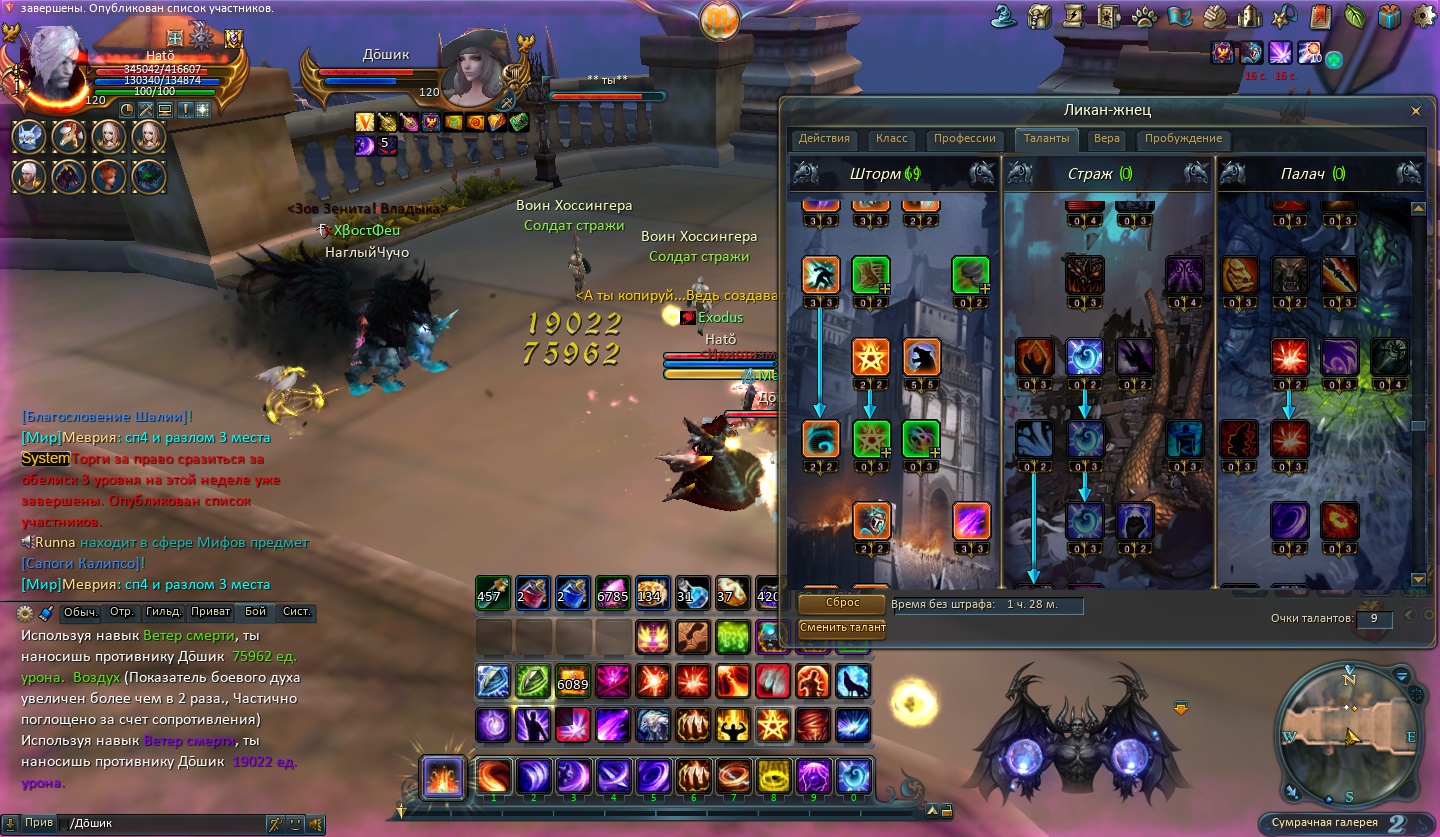The image size is (1440, 837).
Task: Select the Профессии tab
Action: click(964, 139)
